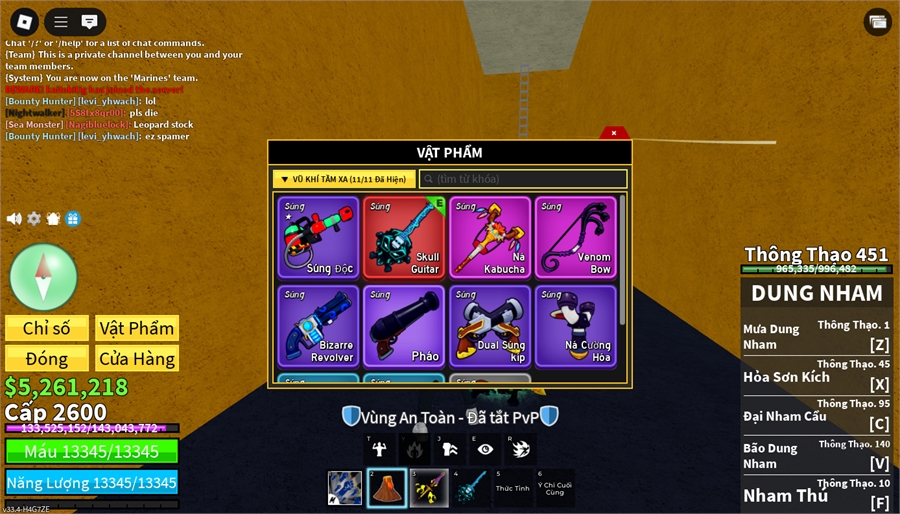The height and width of the screenshot is (514, 900).
Task: Select the Súng Độc gun item
Action: 319,237
